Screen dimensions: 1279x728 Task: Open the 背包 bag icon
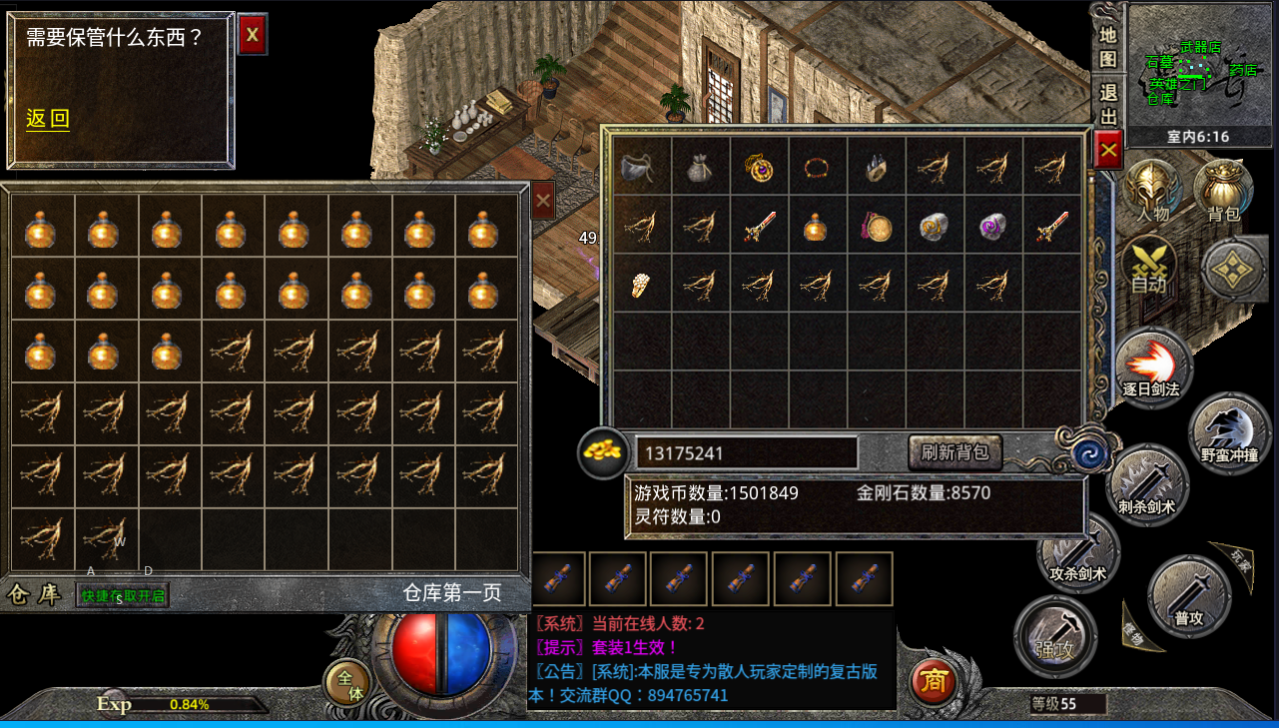pos(1224,190)
